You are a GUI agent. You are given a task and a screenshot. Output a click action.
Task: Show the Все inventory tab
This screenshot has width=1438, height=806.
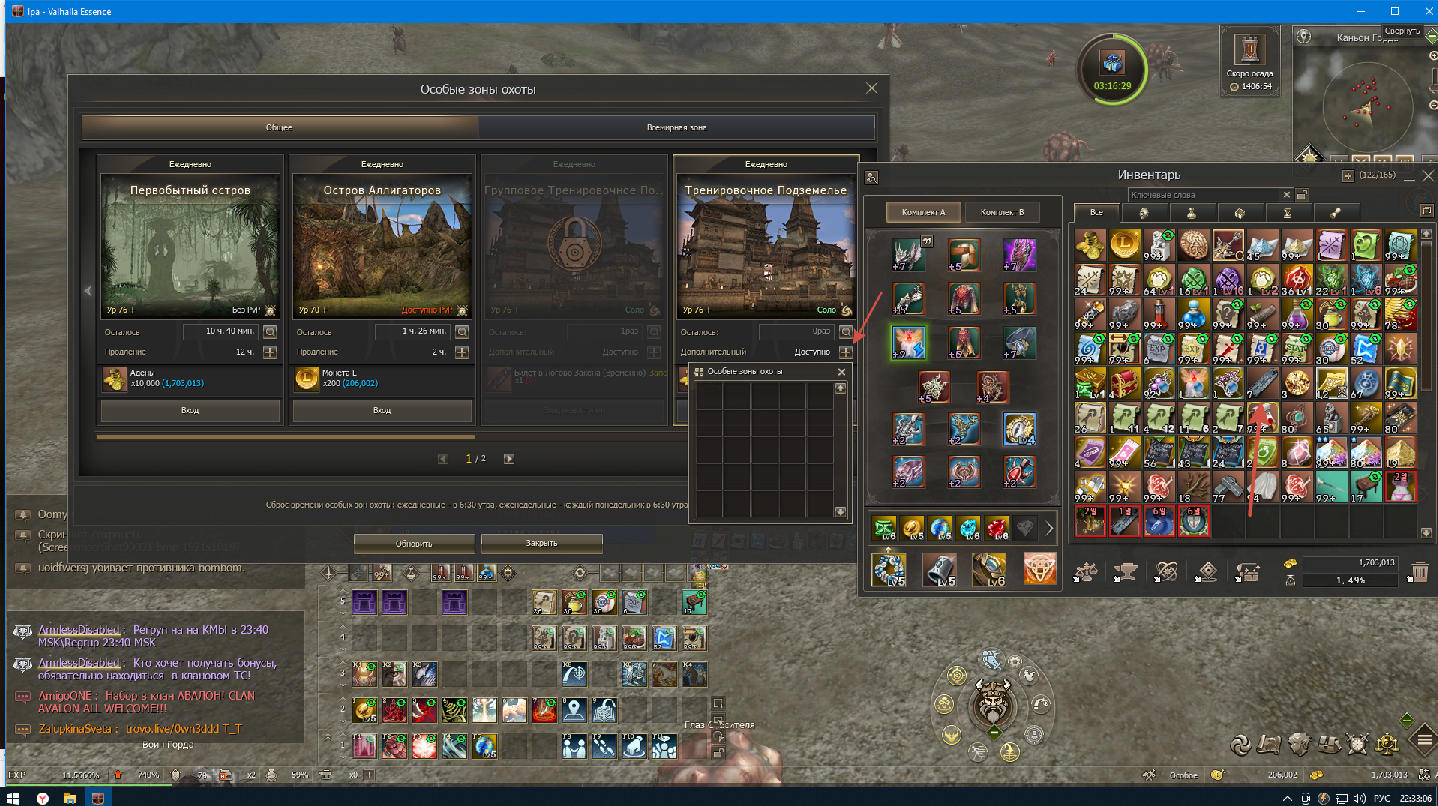[1096, 213]
